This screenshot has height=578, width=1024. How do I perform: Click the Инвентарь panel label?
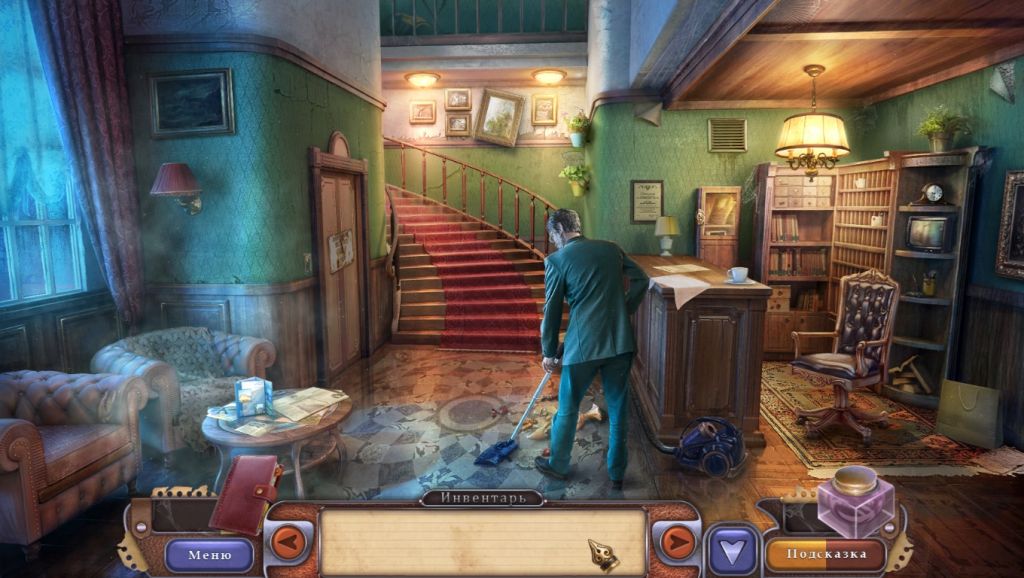pos(482,497)
